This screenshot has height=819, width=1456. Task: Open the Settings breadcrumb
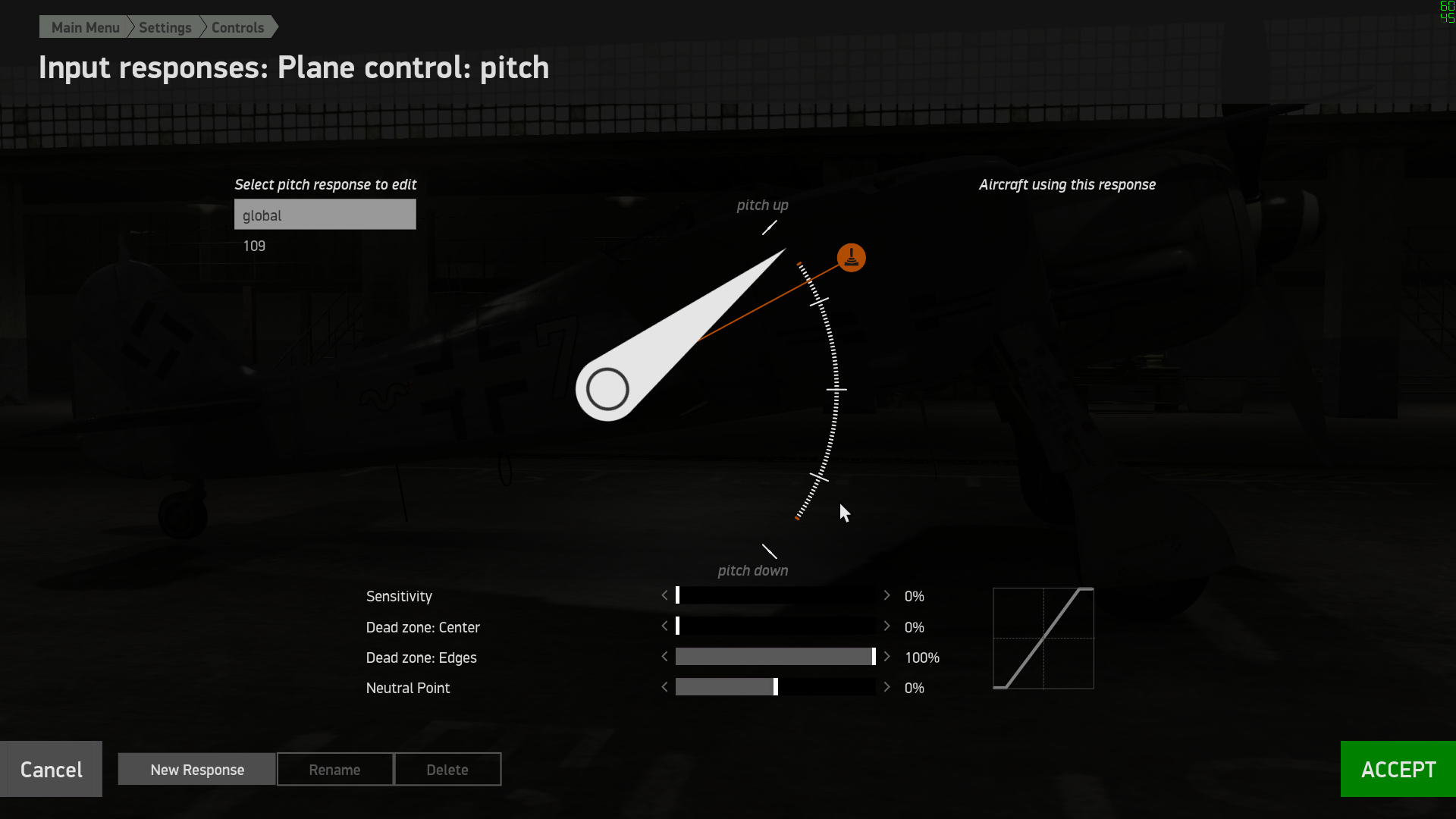165,27
